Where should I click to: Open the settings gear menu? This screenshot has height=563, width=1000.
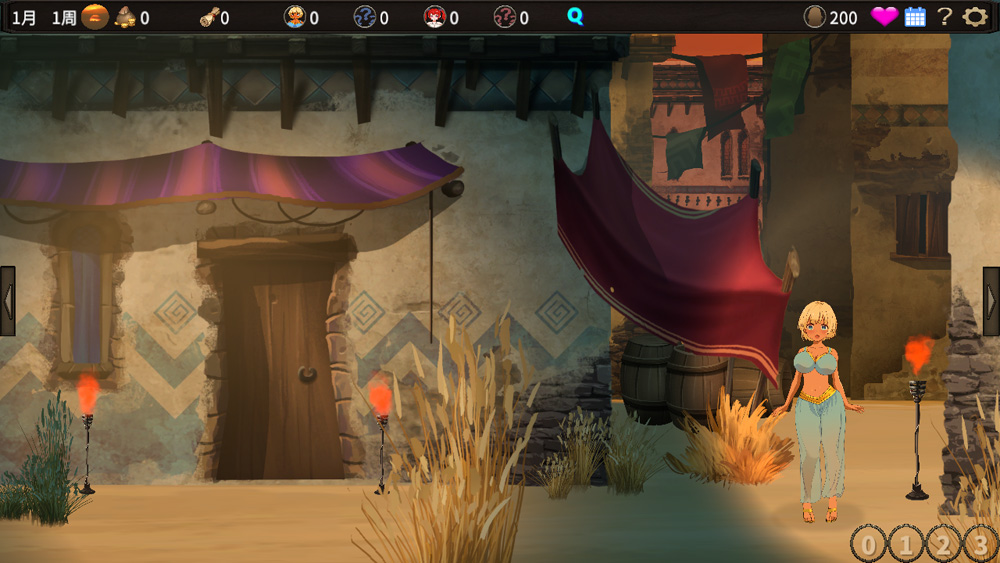(x=974, y=17)
